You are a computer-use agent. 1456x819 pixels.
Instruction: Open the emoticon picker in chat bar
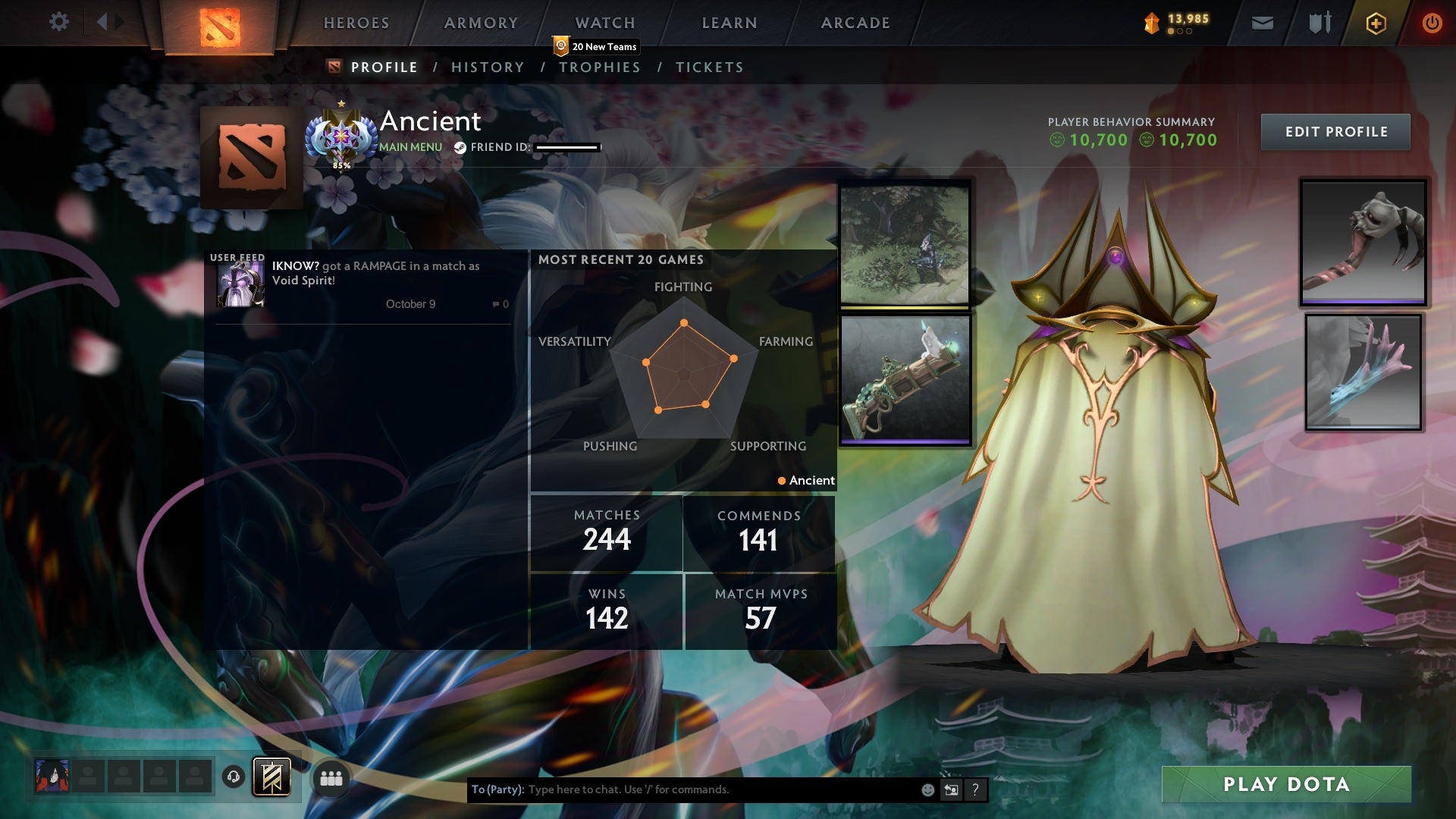(x=928, y=789)
